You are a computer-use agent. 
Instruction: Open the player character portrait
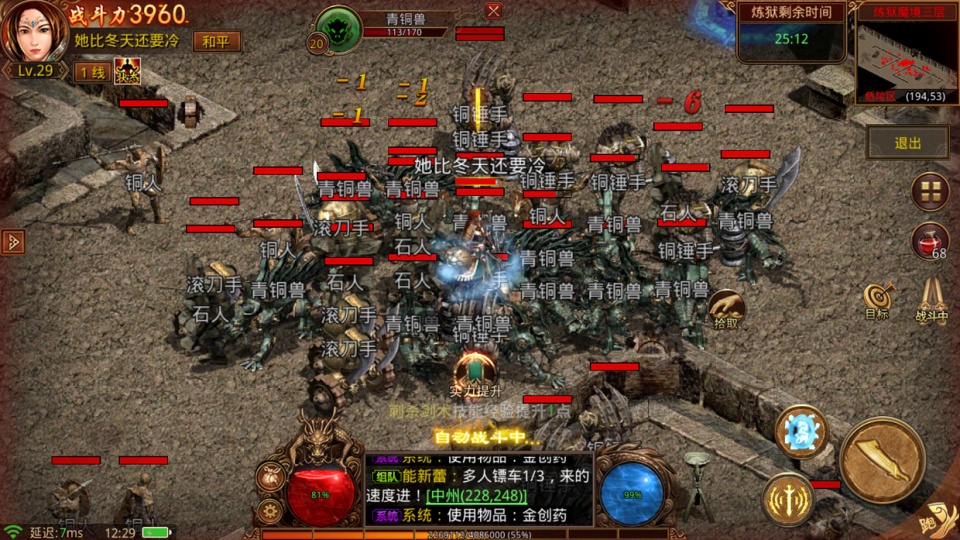click(x=33, y=33)
